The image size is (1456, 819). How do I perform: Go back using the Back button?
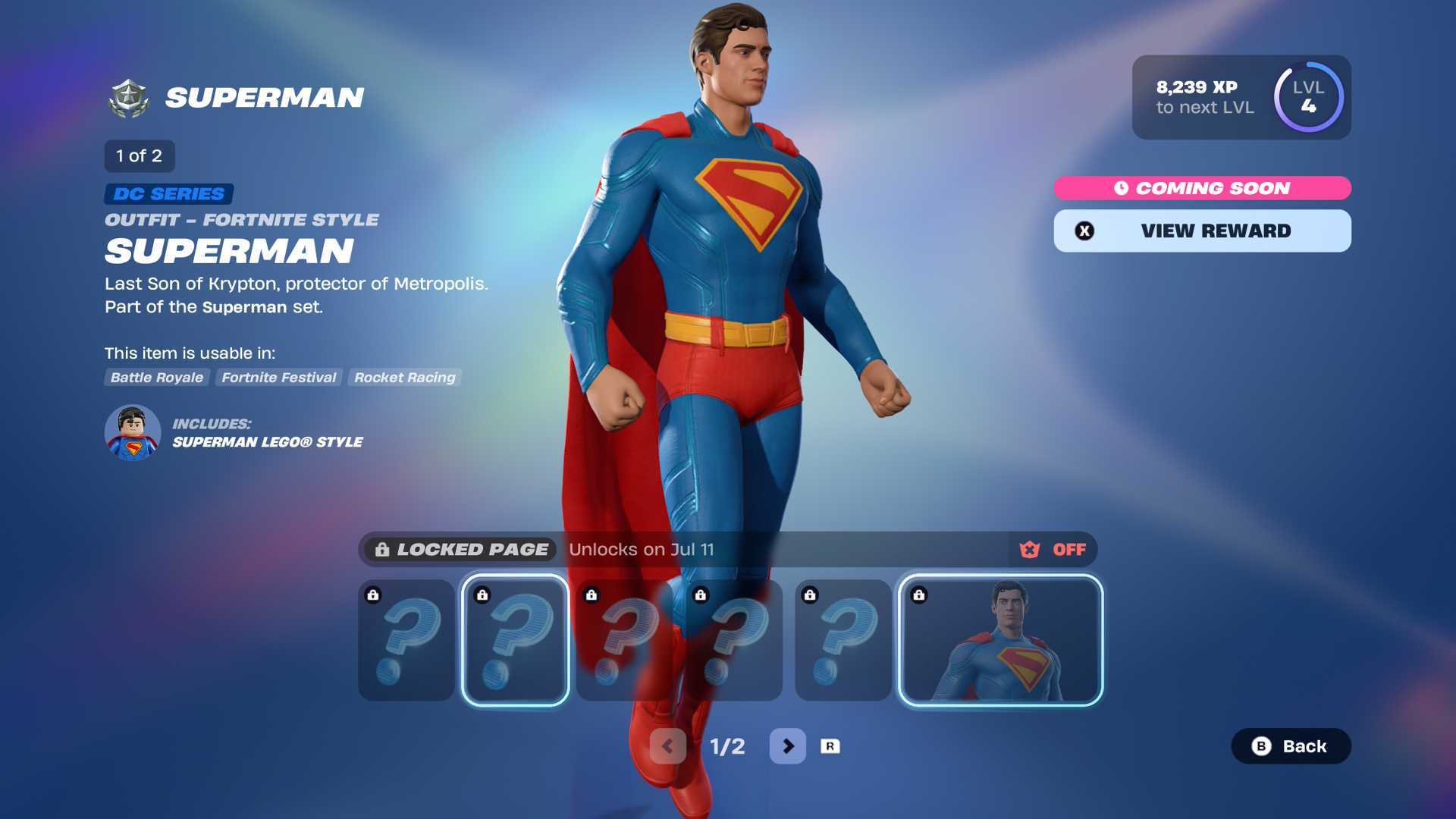click(x=1290, y=746)
